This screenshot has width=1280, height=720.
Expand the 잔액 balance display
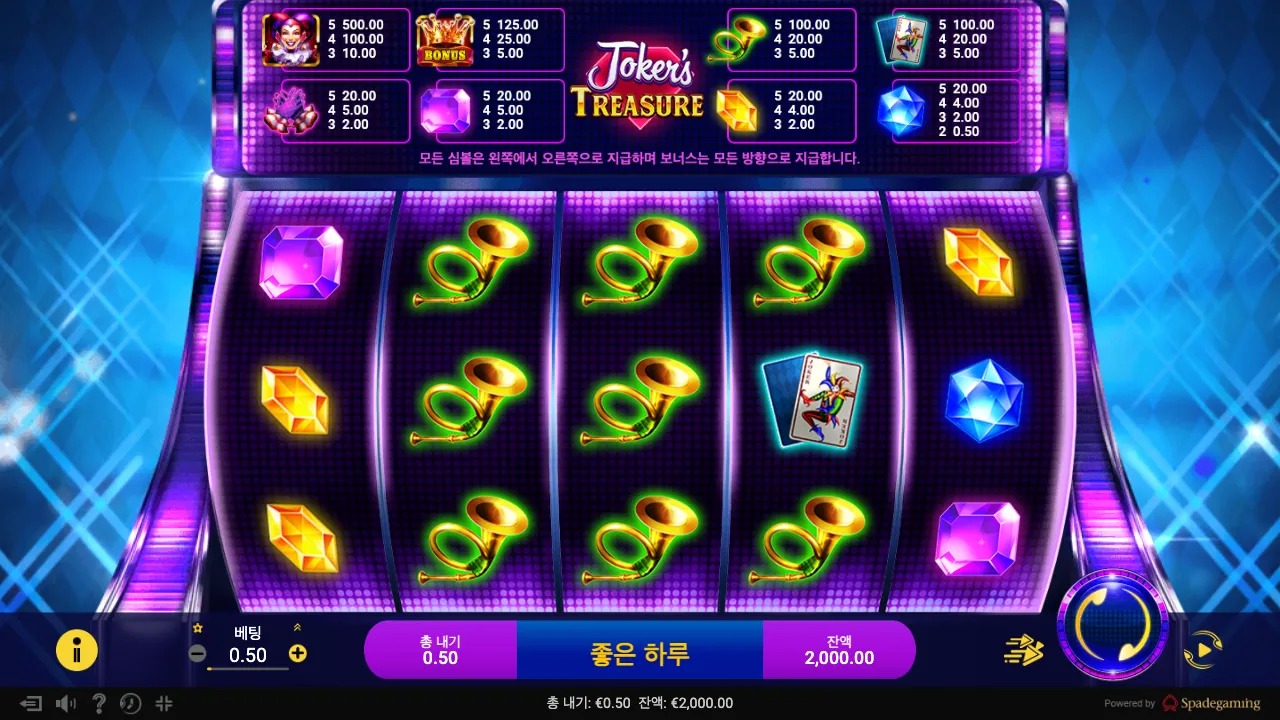839,649
